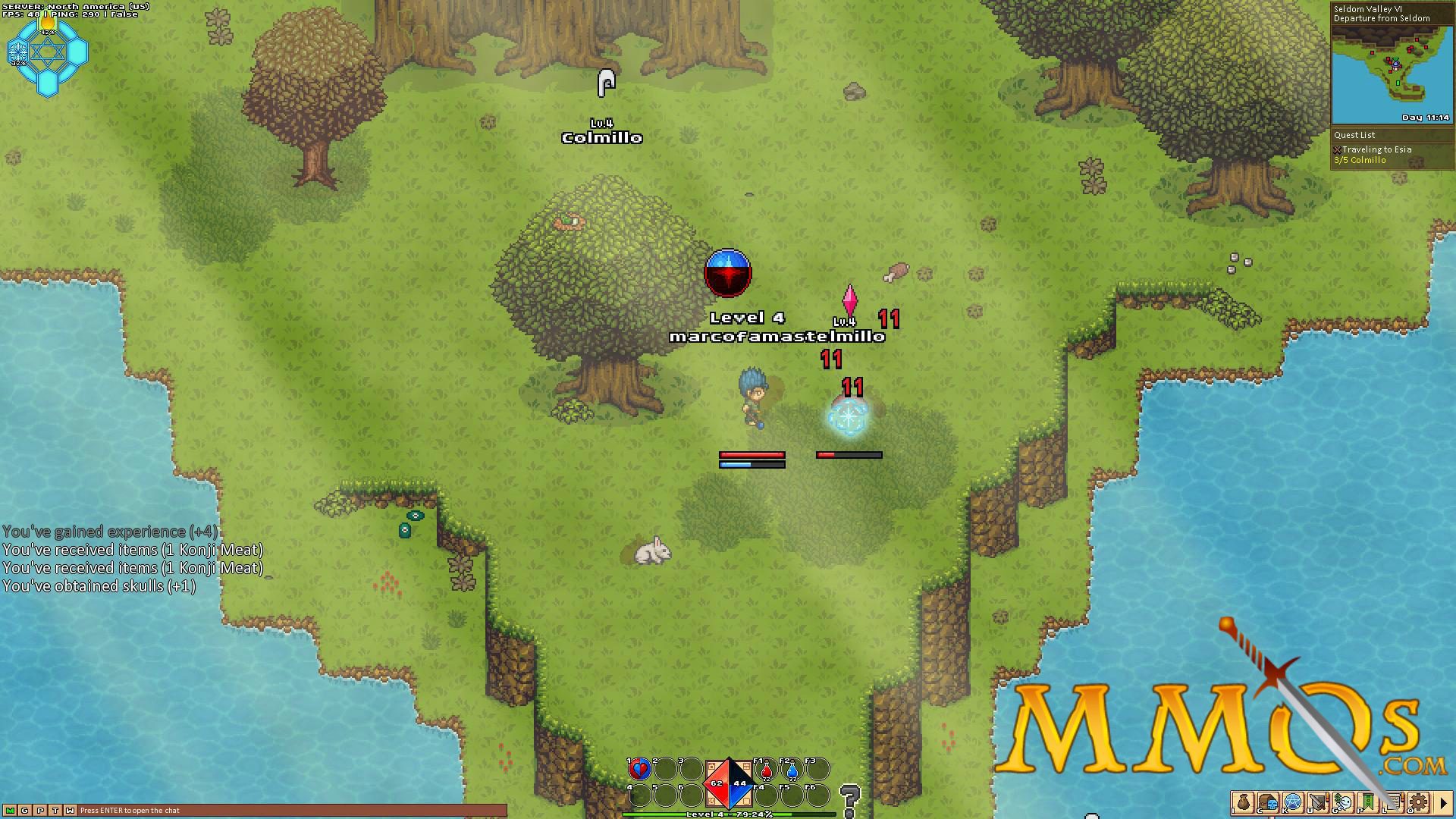Use the blue mana potion in slot F2
This screenshot has height=819, width=1456.
791,770
